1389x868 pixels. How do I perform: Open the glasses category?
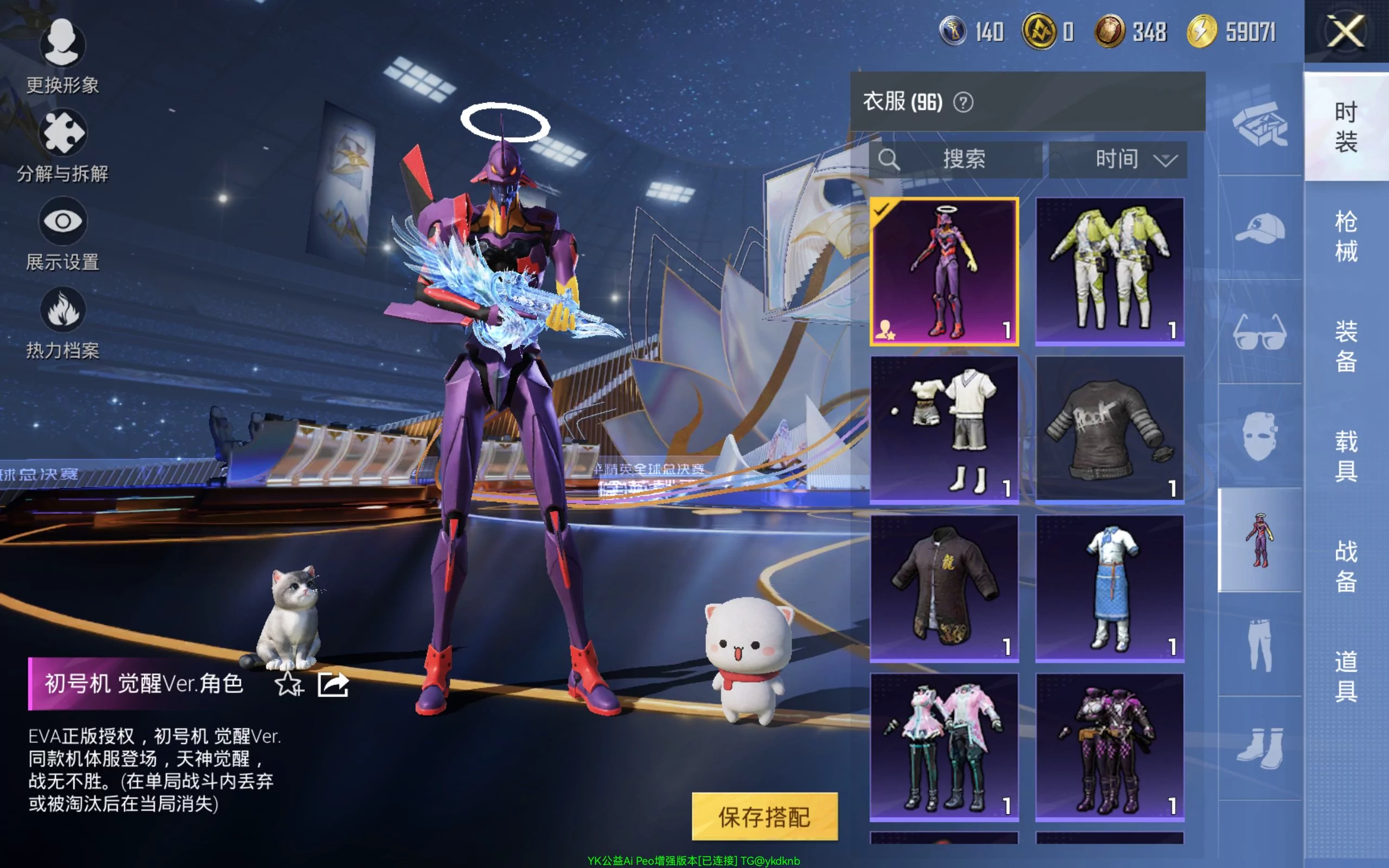pos(1260,332)
